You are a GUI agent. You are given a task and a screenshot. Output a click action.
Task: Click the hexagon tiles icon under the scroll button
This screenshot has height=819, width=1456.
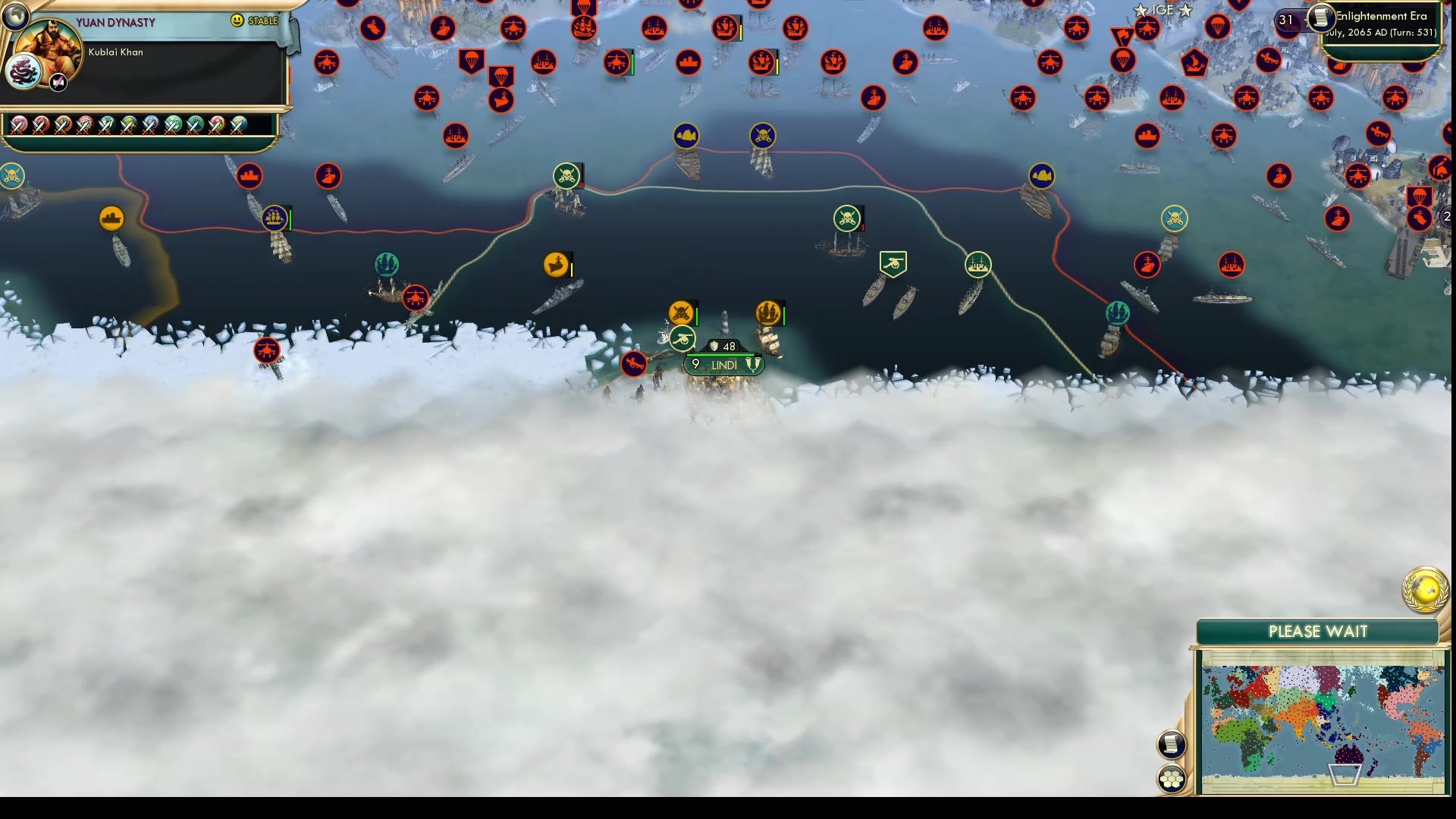point(1172,777)
